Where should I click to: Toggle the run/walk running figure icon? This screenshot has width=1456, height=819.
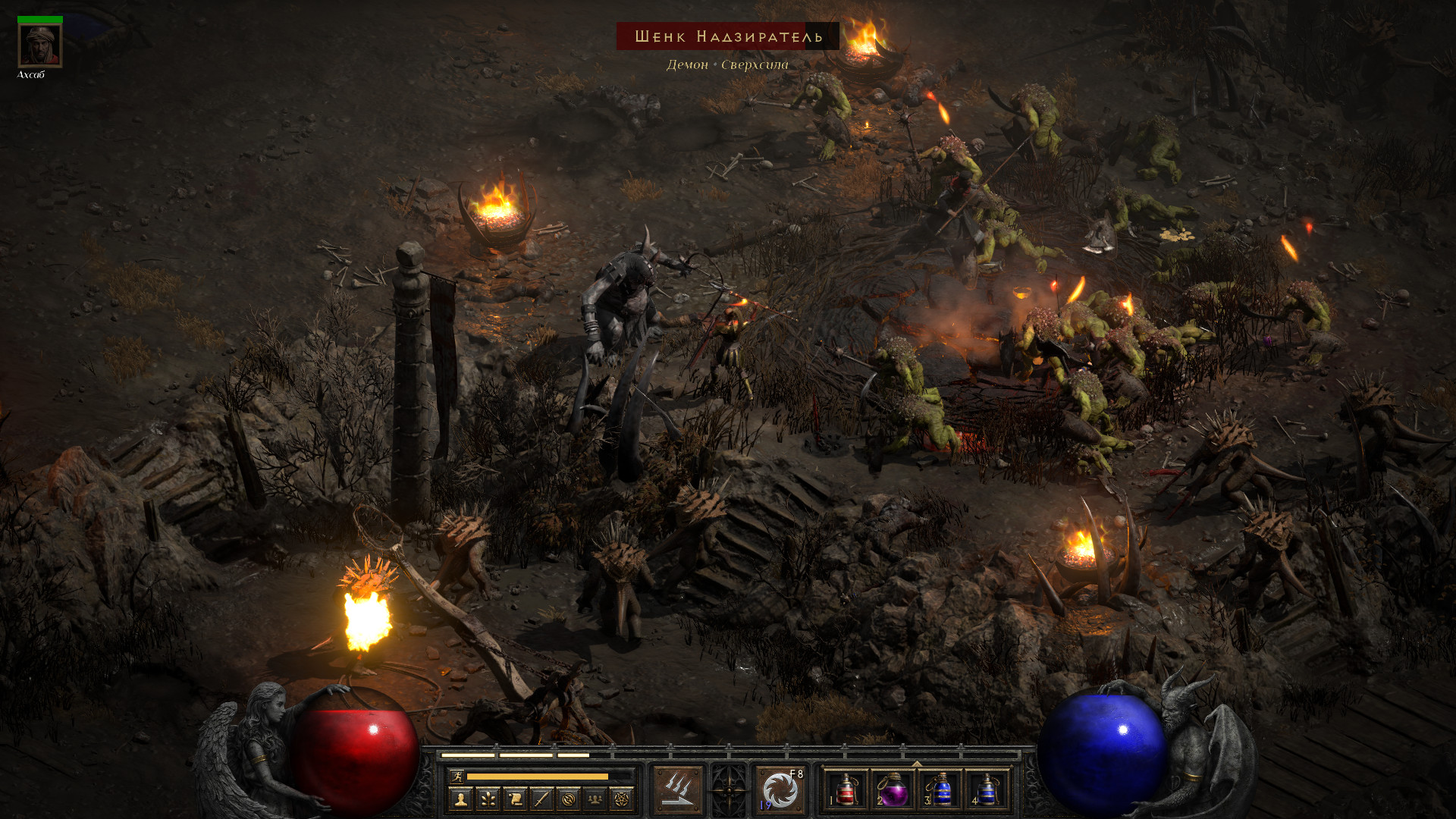[457, 776]
